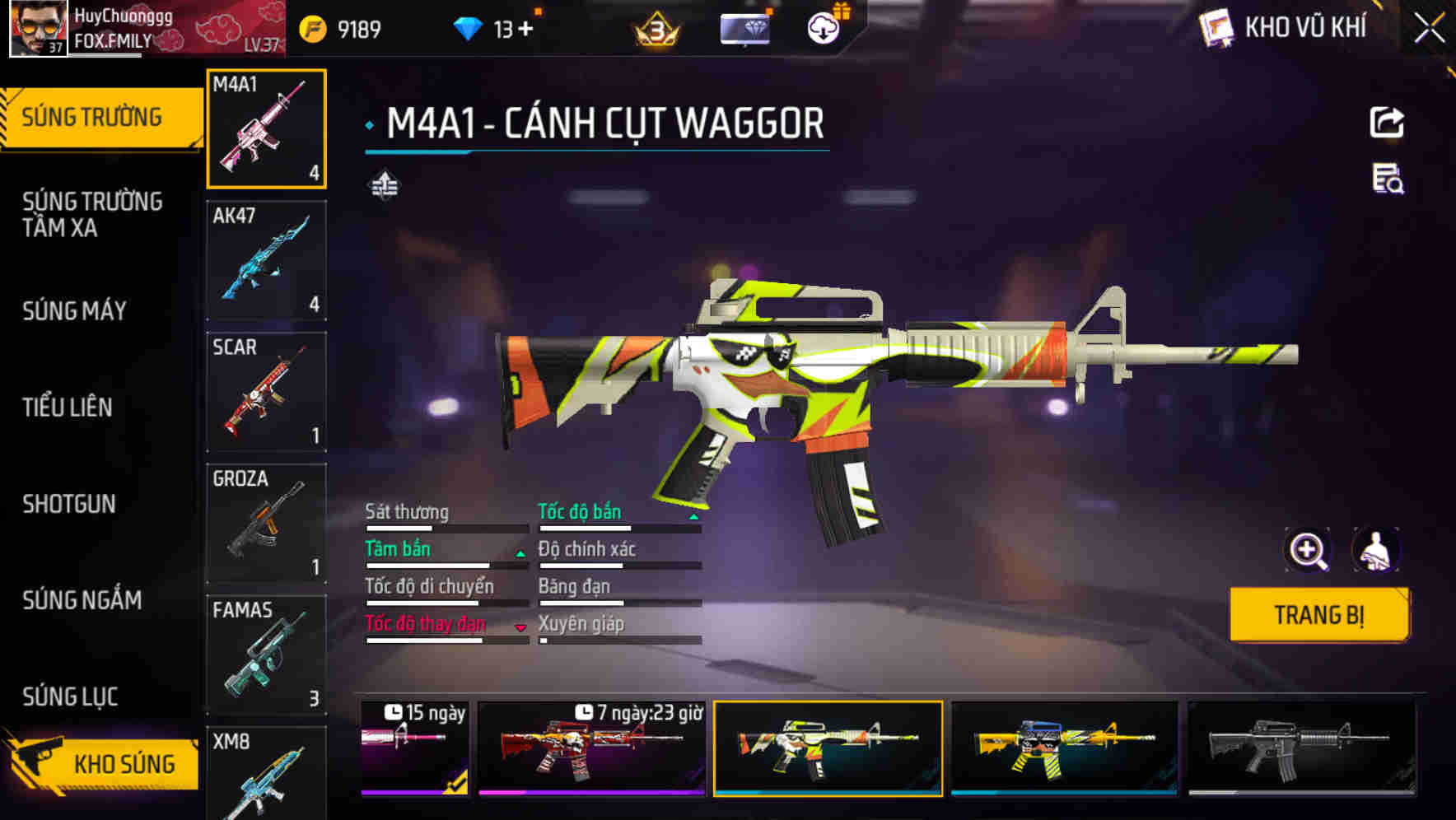Equip the skin with the Trang Bị button
The image size is (1456, 820).
[1318, 615]
